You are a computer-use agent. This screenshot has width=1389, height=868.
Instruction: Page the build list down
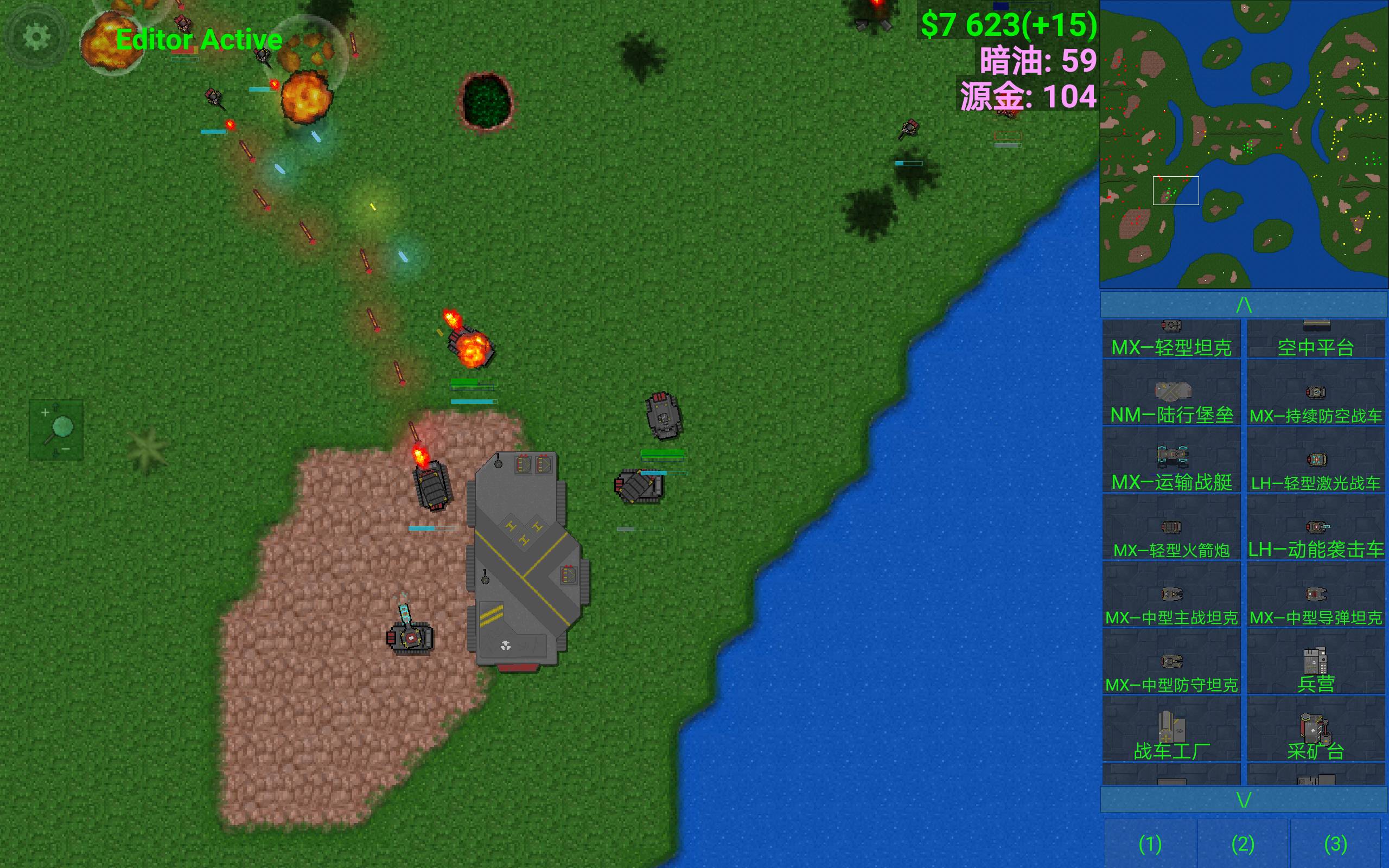click(x=1243, y=799)
